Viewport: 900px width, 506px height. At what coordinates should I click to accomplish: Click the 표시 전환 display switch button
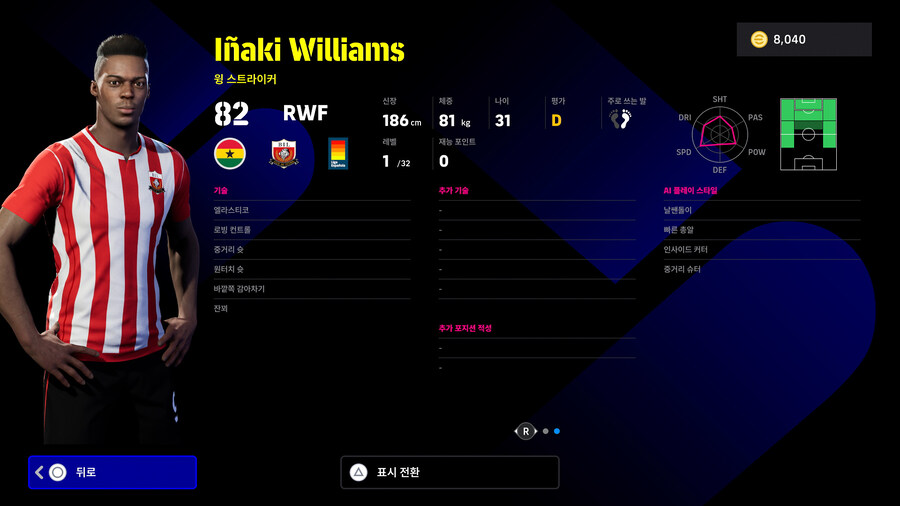449,472
